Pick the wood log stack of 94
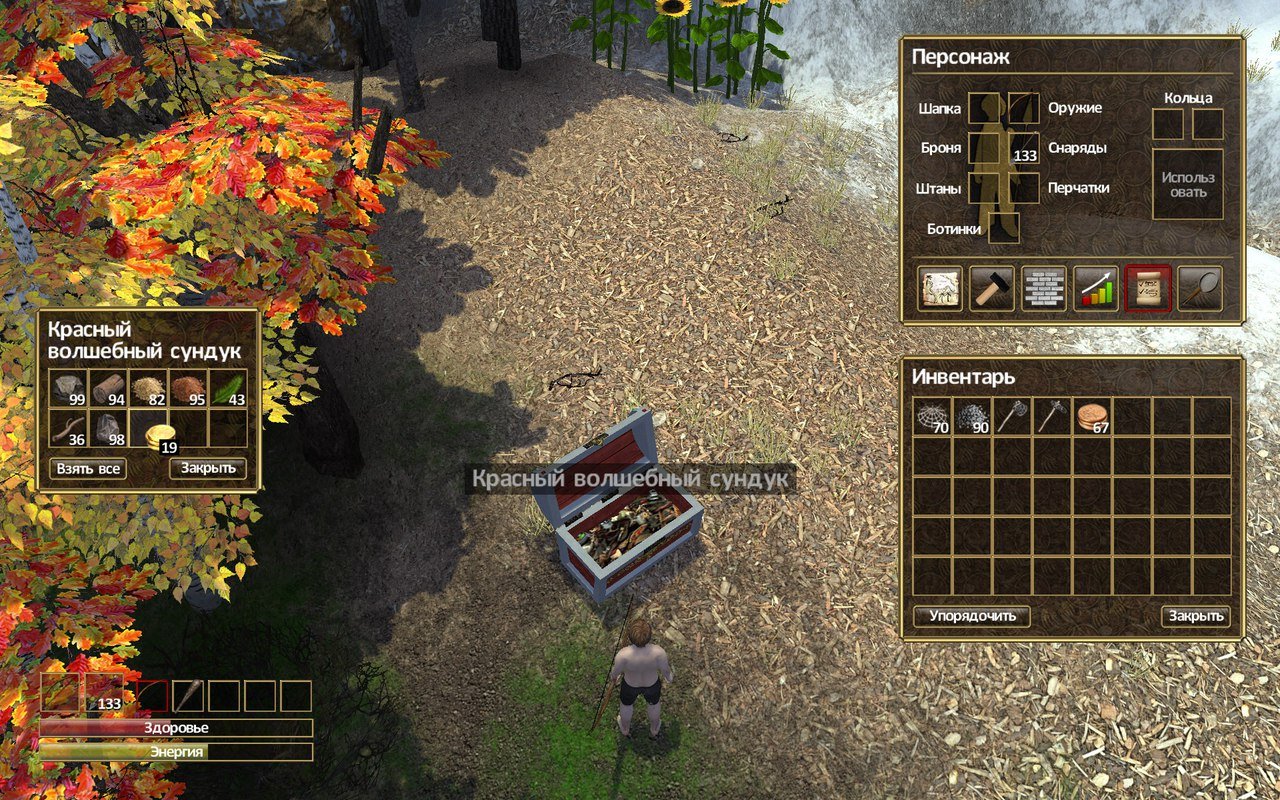Viewport: 1280px width, 800px height. coord(108,388)
